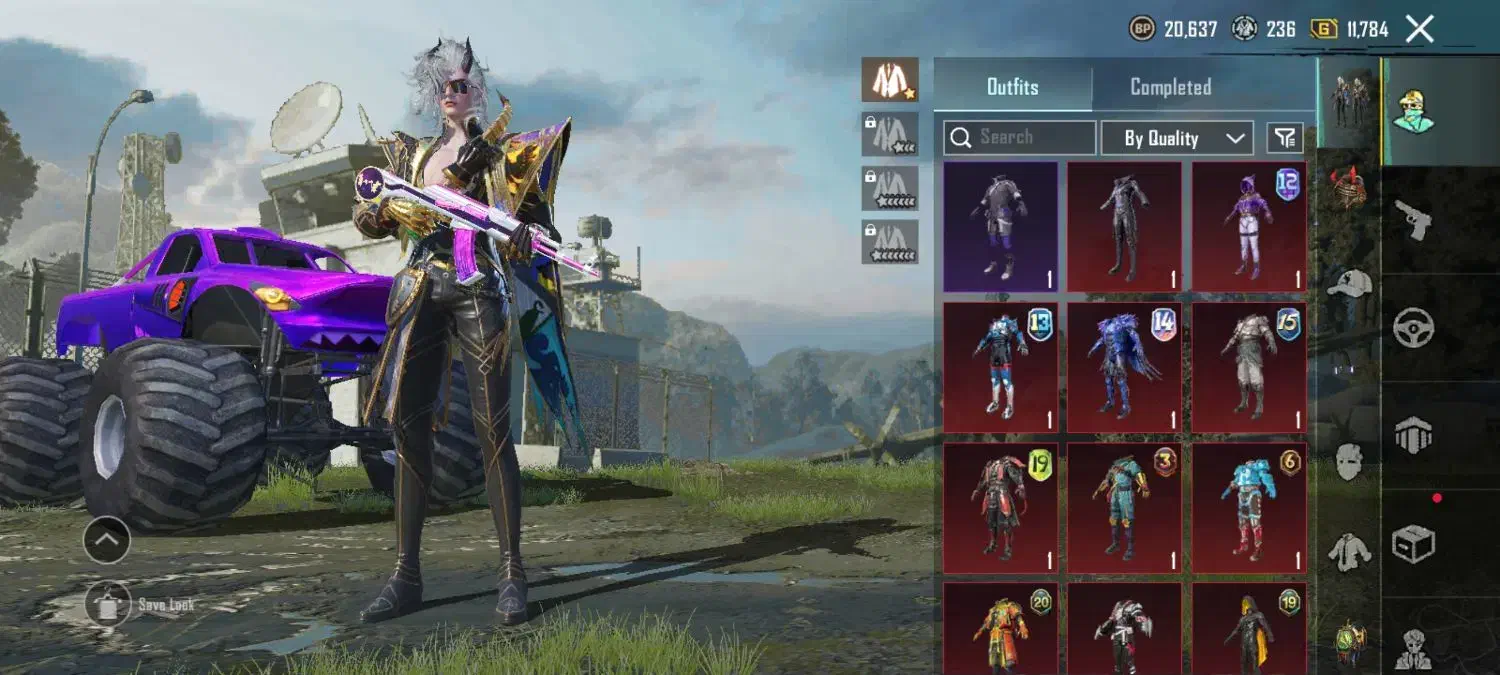Screen dimensions: 1500x675
Task: Choose the outfit with the number 3 badge
Action: (1124, 507)
